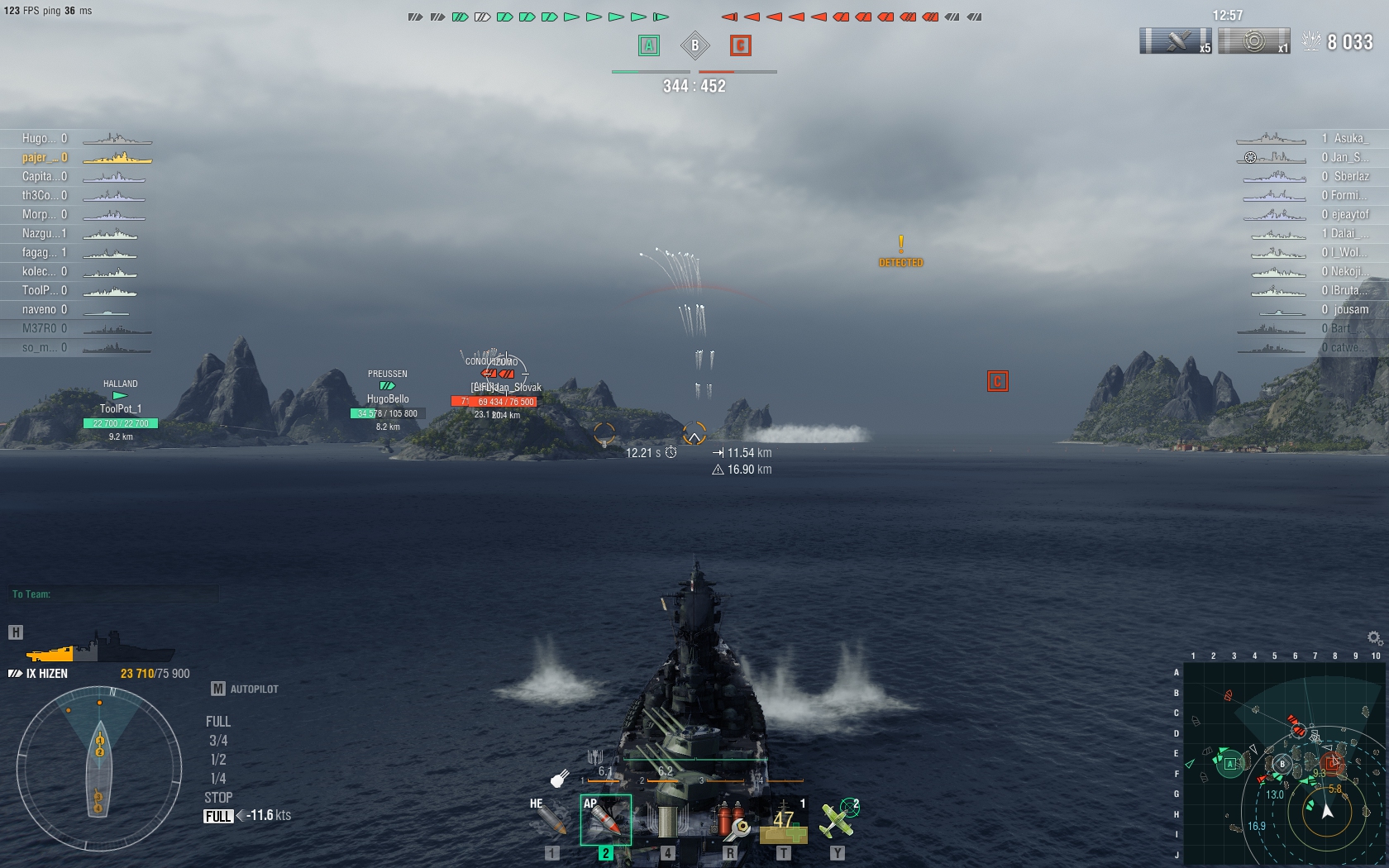Toggle the Autopilot indicator
Viewport: 1389px width, 868px height.
coord(246,689)
